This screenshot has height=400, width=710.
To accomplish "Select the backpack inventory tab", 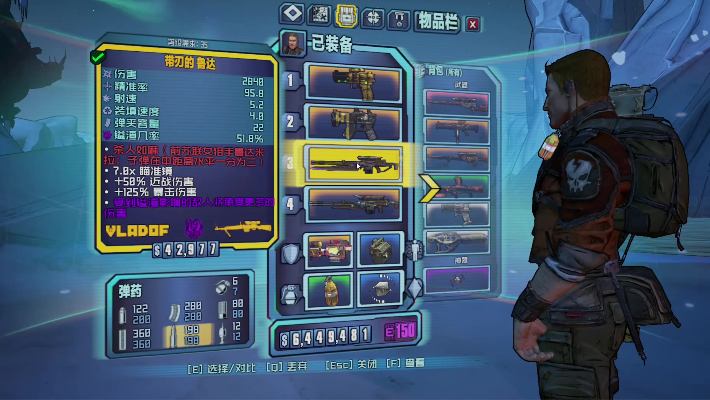I will click(x=346, y=15).
